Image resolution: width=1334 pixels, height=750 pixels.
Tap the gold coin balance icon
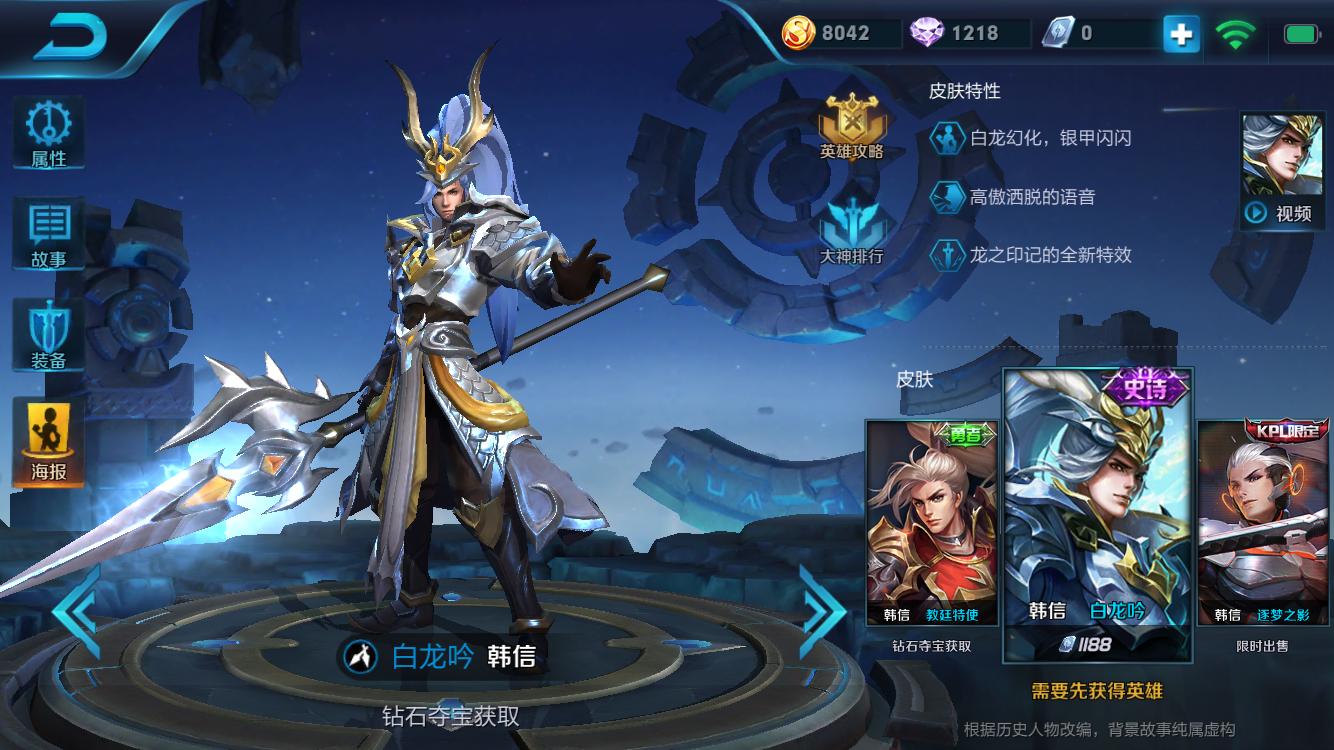(x=798, y=33)
